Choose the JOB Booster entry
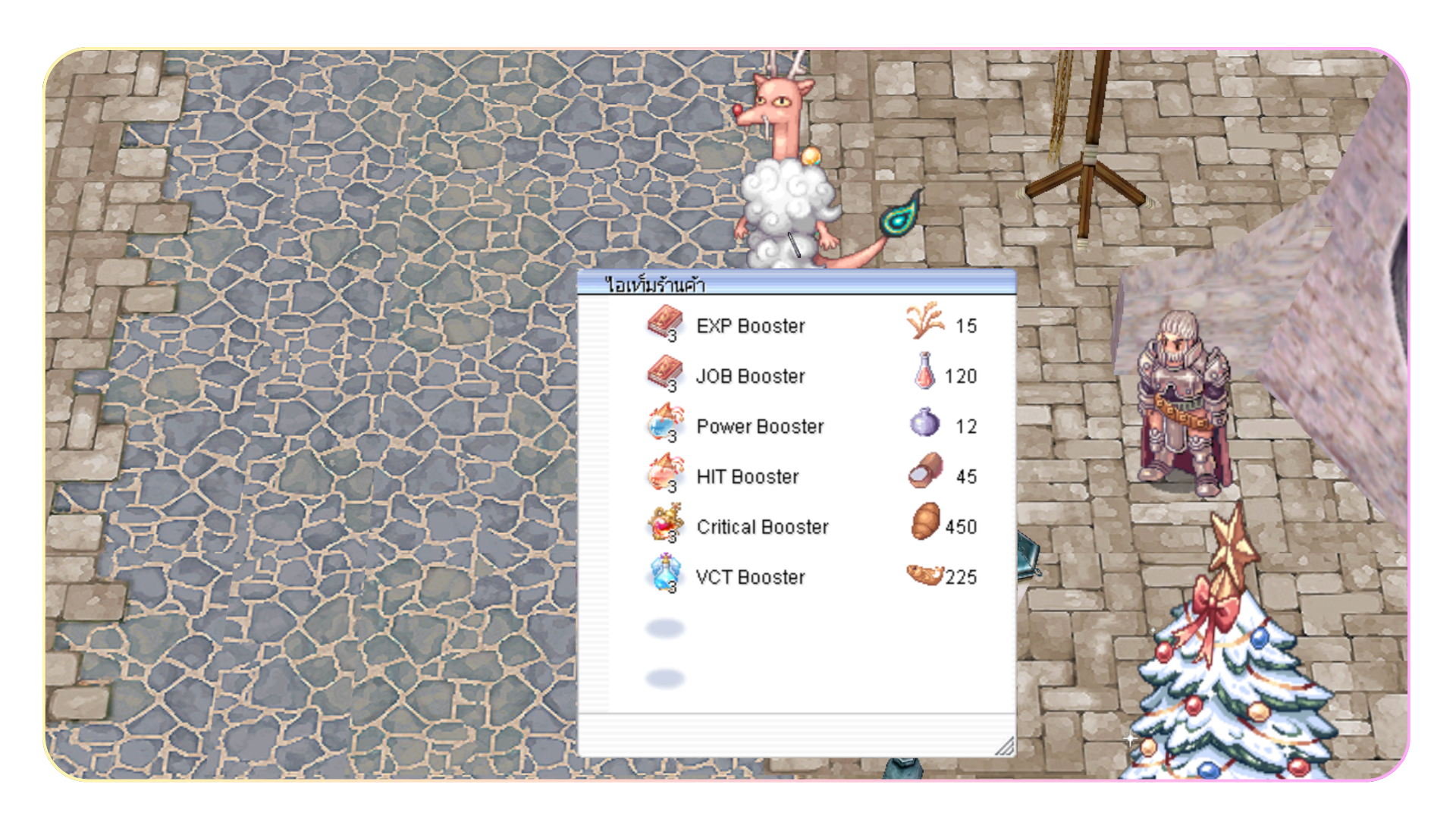 749,376
